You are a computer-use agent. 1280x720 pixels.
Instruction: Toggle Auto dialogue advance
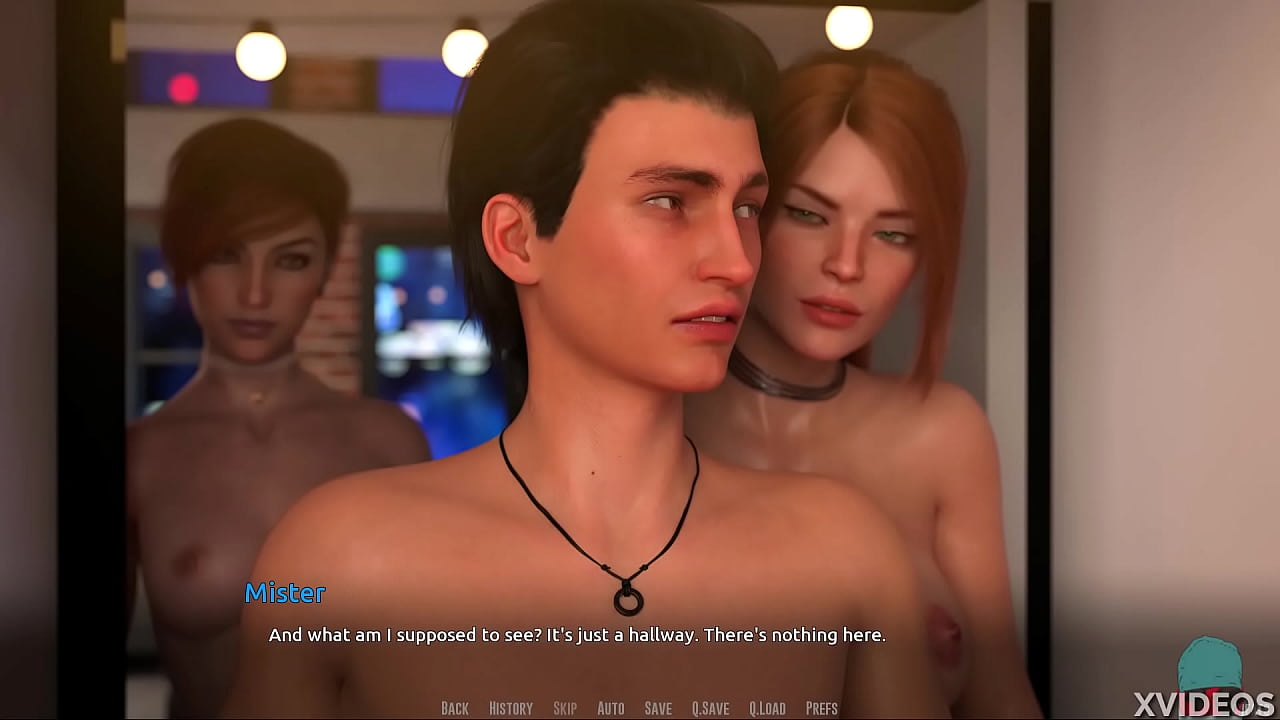click(x=610, y=708)
